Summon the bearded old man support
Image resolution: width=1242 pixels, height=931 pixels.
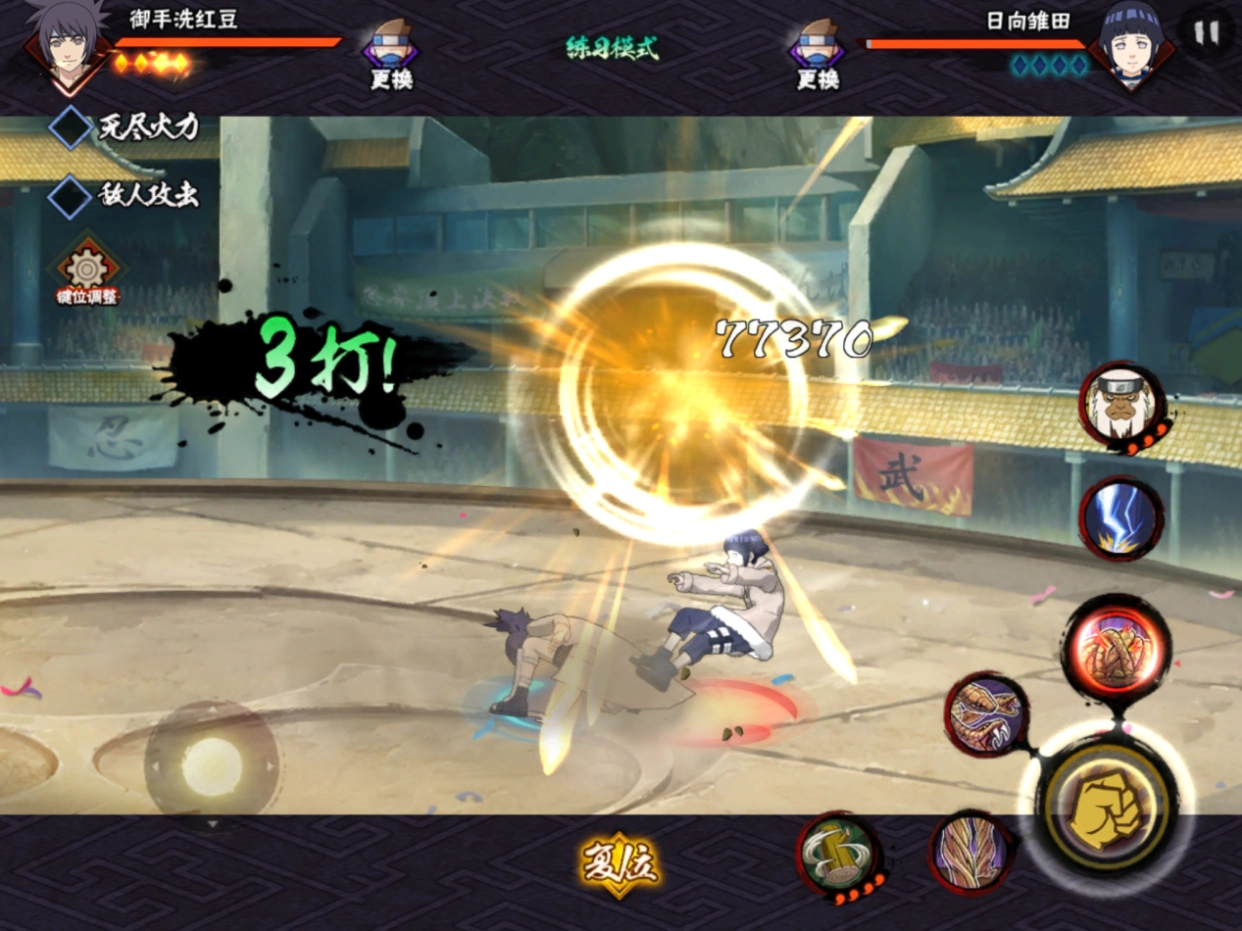[x=1121, y=405]
